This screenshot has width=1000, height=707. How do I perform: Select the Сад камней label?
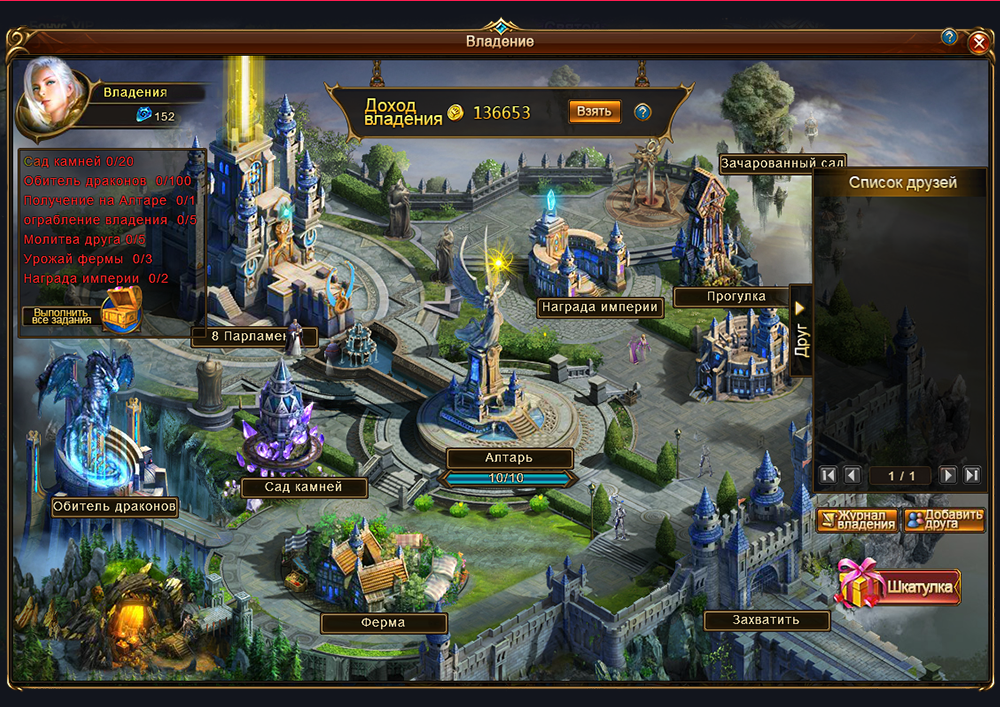pyautogui.click(x=304, y=487)
